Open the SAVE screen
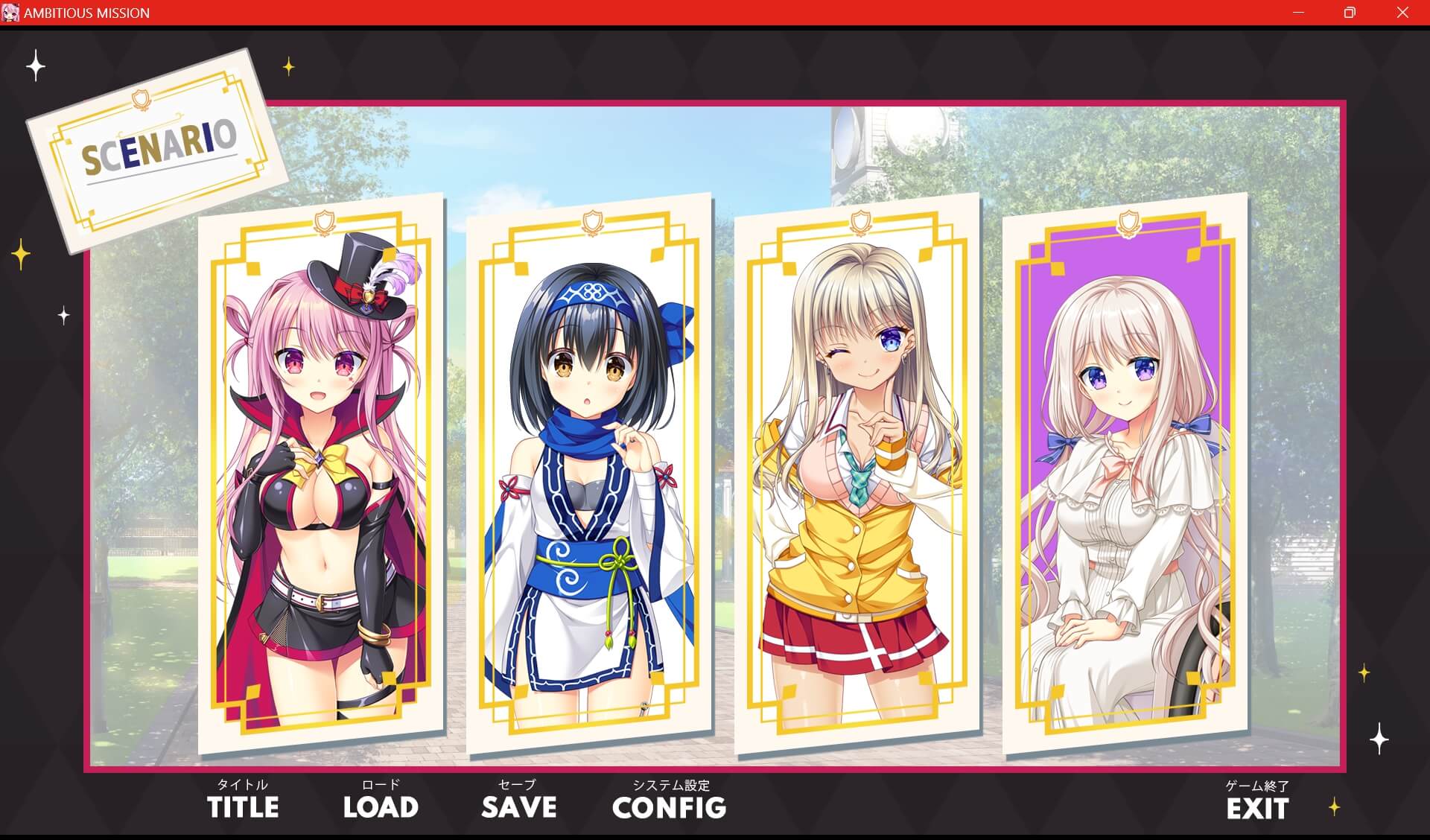The width and height of the screenshot is (1430, 840). coord(518,806)
